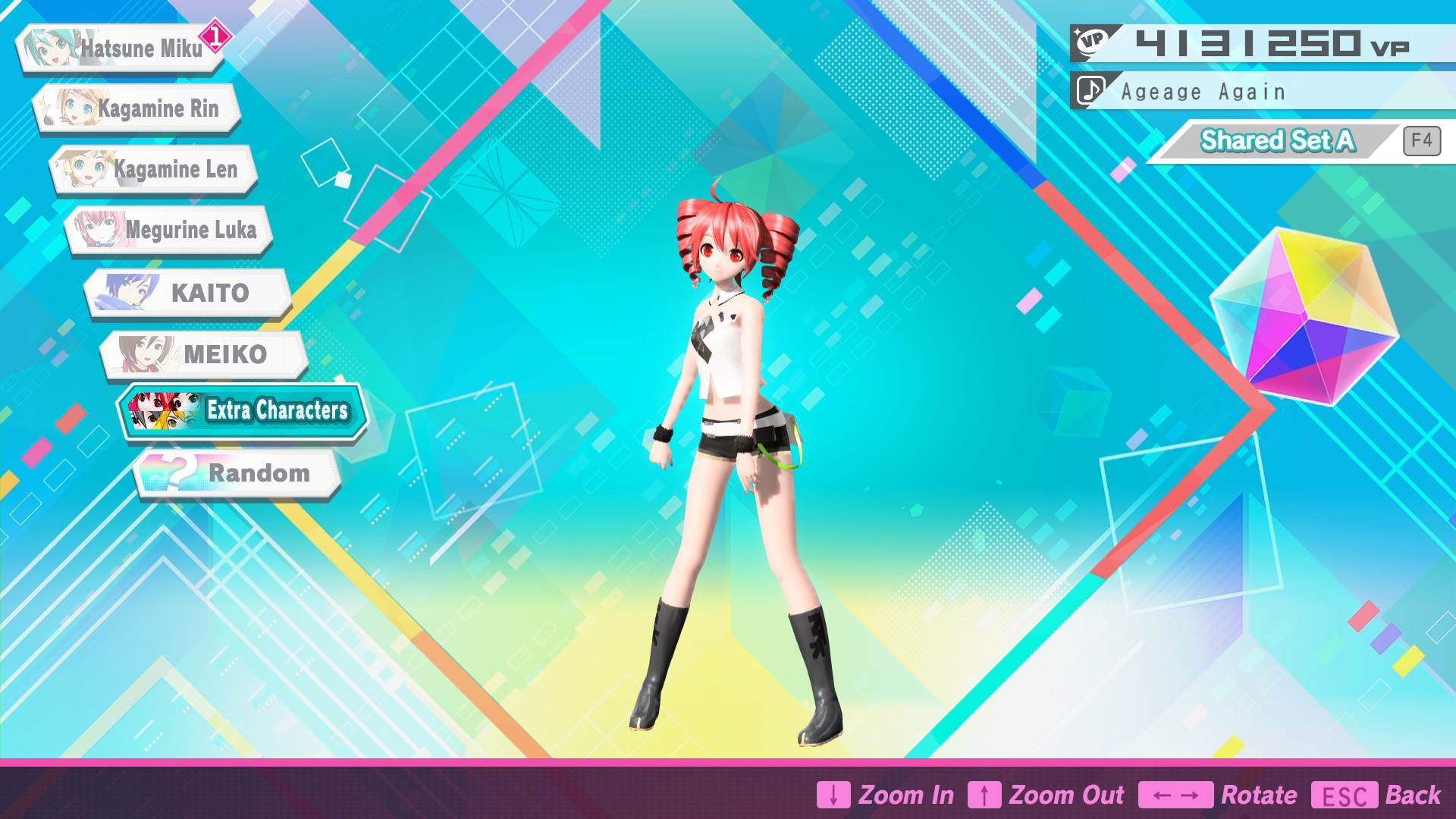1456x819 pixels.
Task: Select the Random character option
Action: point(258,472)
